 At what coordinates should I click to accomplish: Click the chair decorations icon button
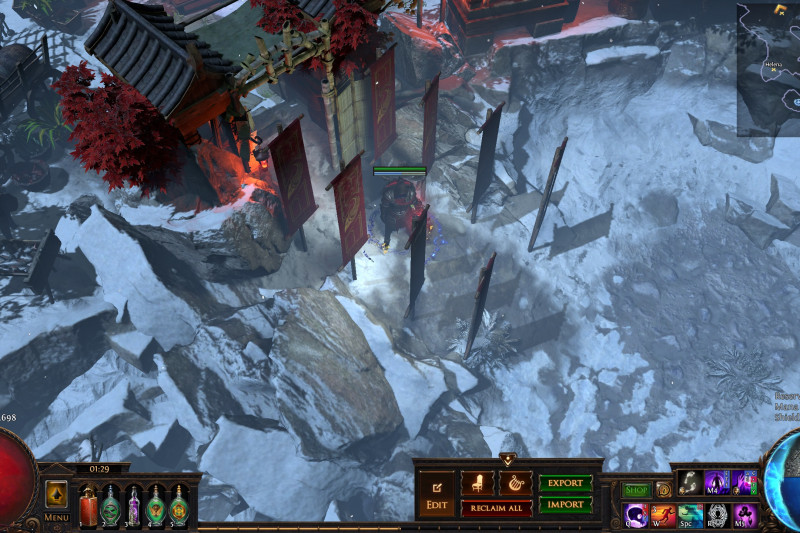click(x=477, y=483)
